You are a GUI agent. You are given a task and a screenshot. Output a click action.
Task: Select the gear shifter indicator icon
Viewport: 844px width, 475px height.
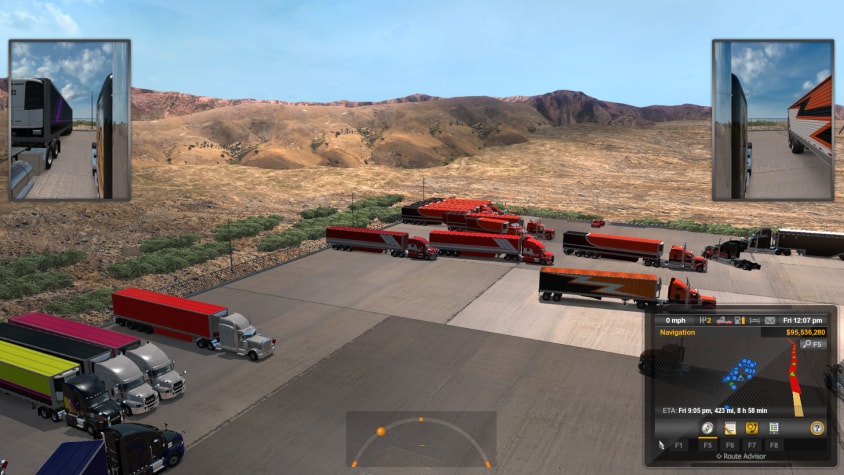click(x=705, y=320)
